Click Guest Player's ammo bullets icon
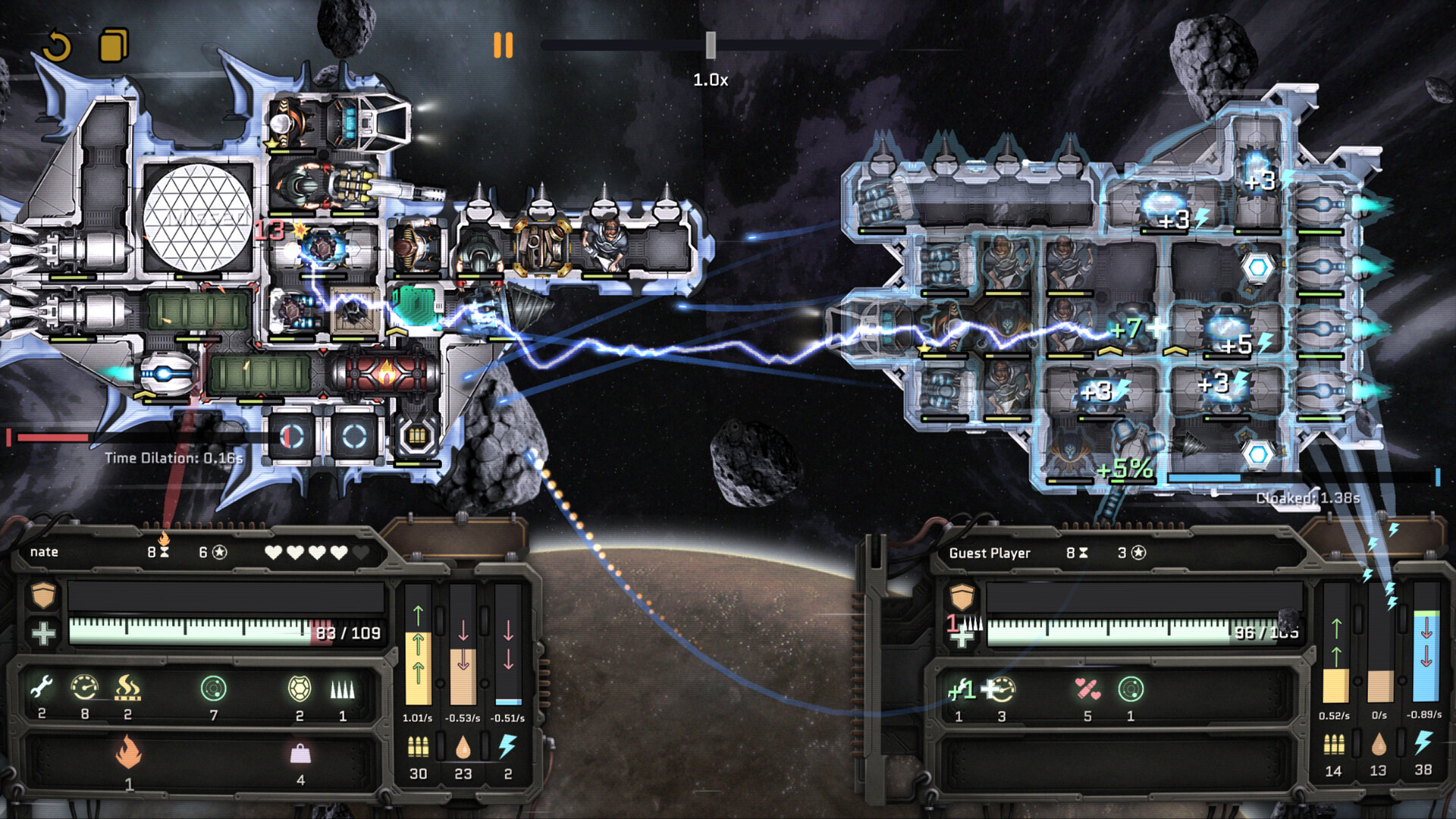This screenshot has width=1456, height=819. (x=1333, y=745)
